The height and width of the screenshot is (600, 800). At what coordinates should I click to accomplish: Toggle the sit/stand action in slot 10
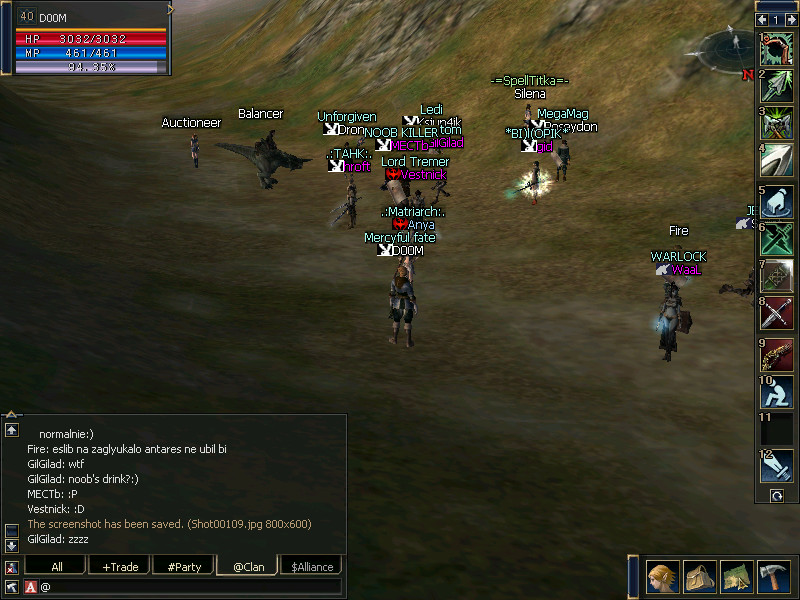pos(776,391)
